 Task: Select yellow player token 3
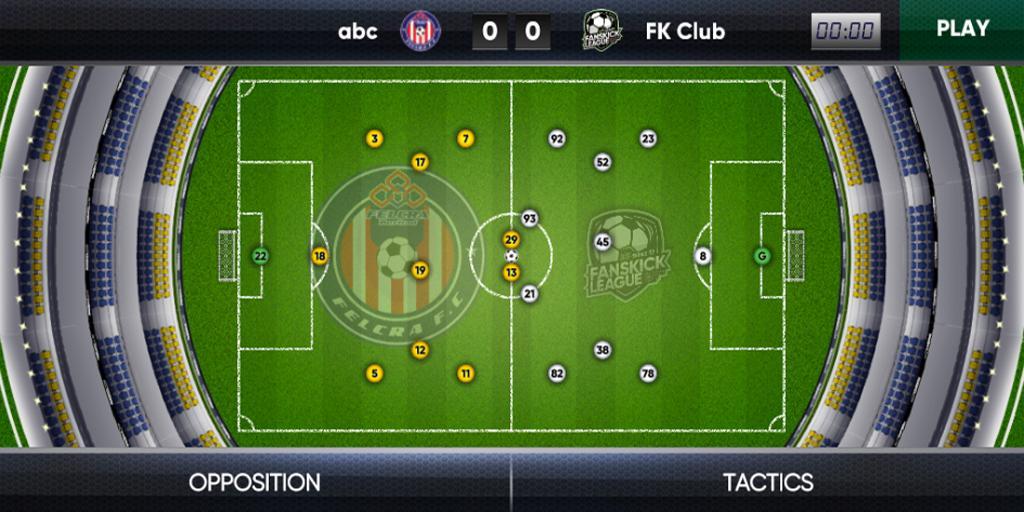point(374,139)
